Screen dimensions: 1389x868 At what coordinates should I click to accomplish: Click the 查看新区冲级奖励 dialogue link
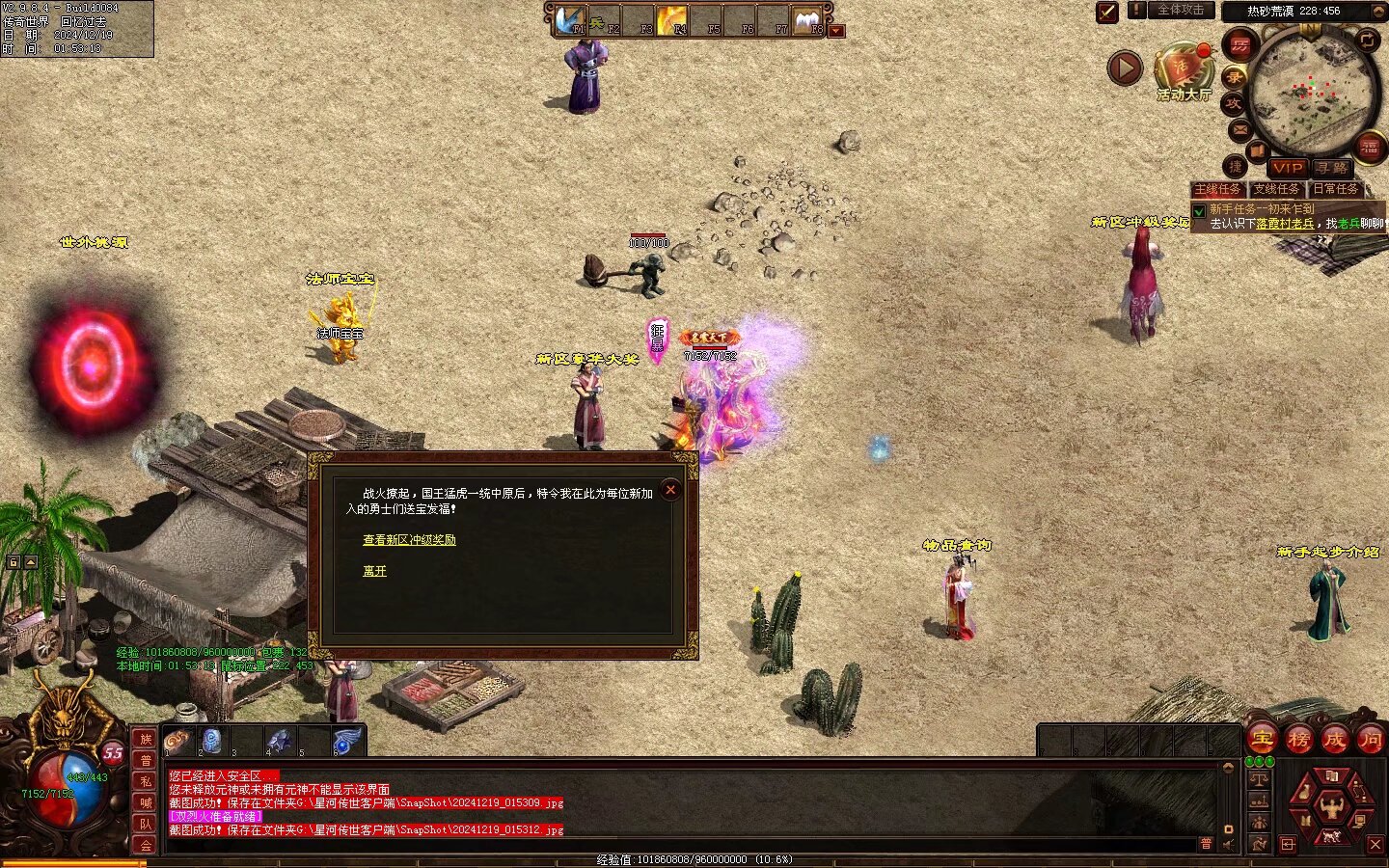pos(409,540)
